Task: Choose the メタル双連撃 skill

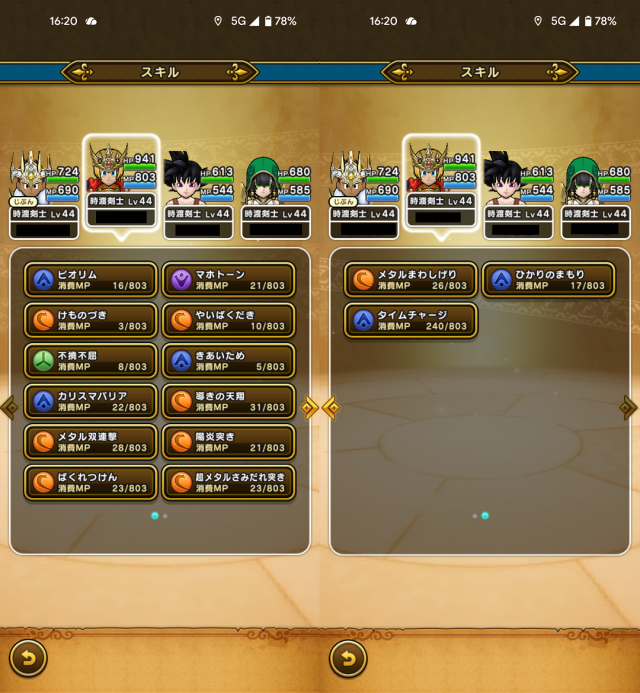Action: tap(92, 442)
